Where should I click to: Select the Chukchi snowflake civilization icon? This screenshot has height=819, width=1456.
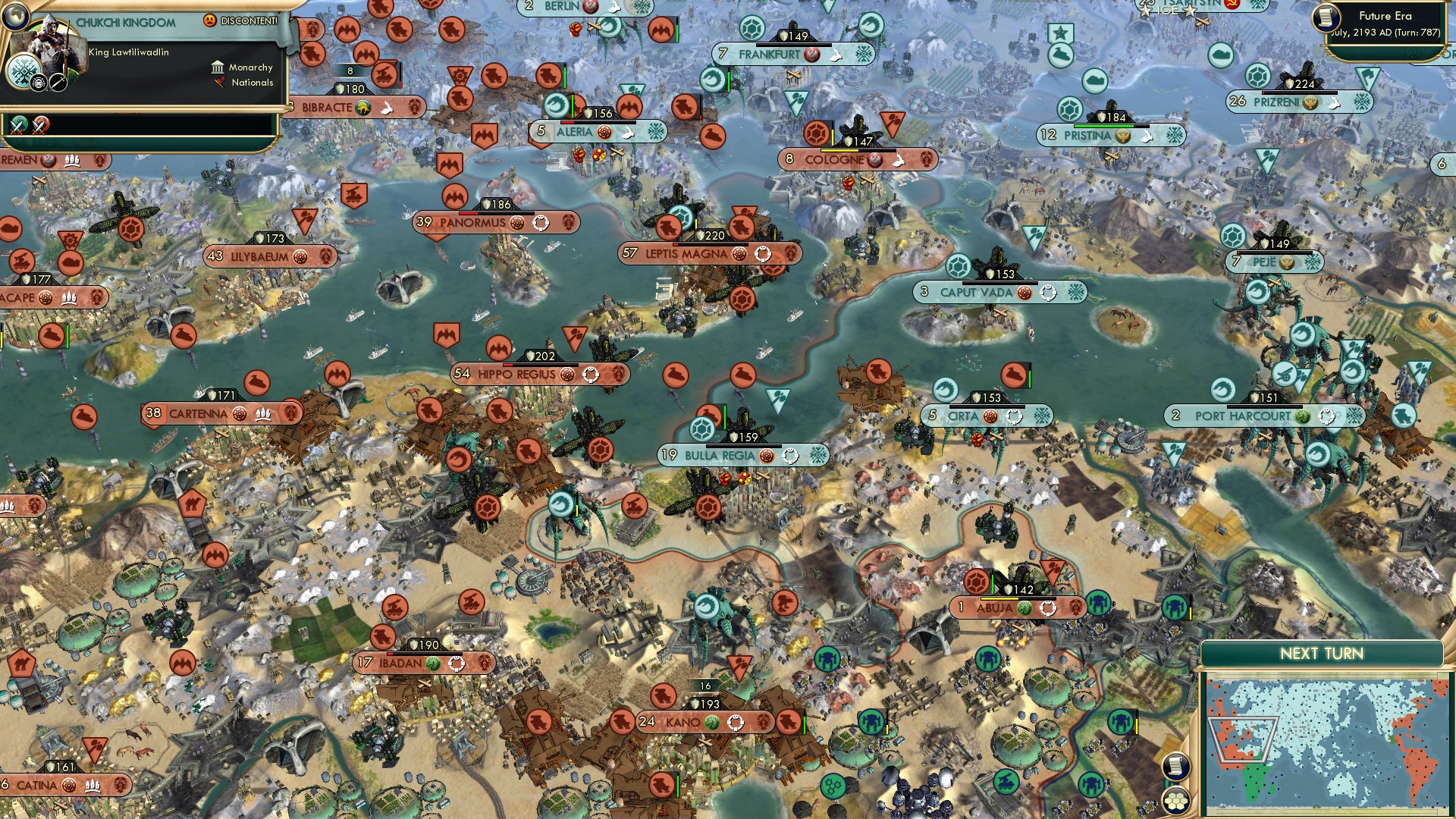[x=24, y=71]
